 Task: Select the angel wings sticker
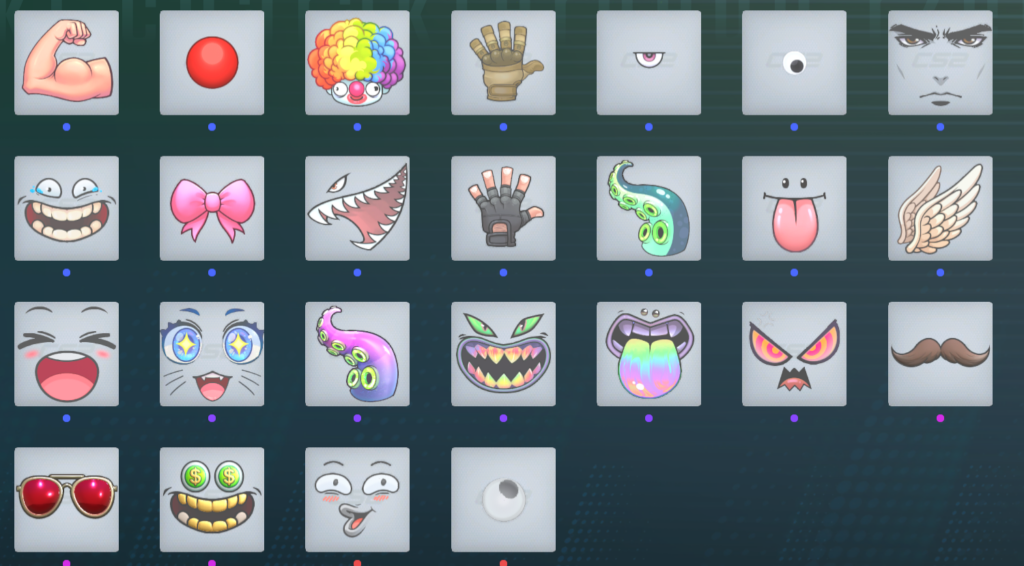[x=940, y=208]
